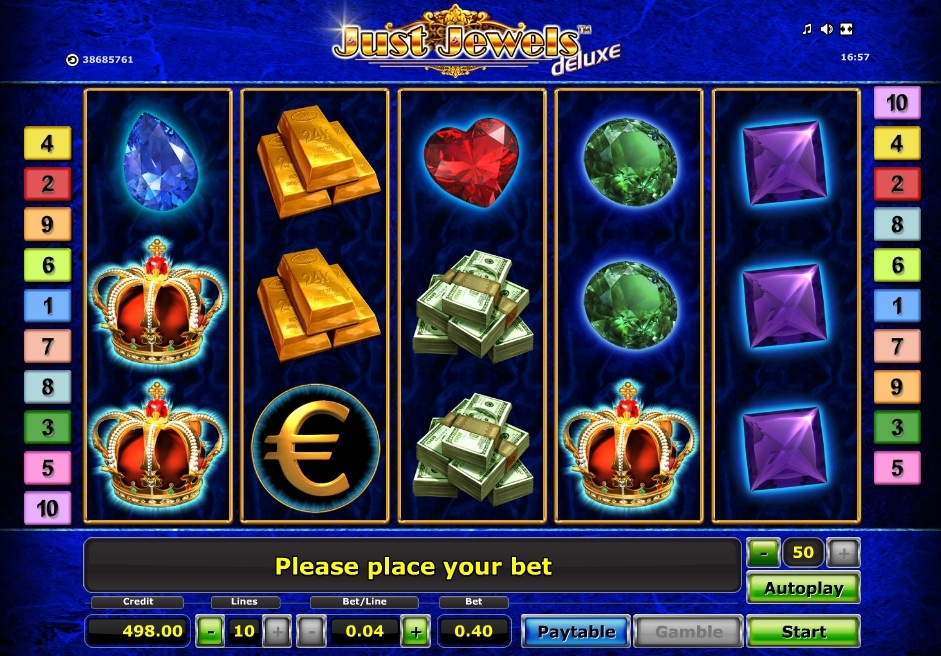This screenshot has width=941, height=656.
Task: Toggle the speaker sound icon
Action: pyautogui.click(x=826, y=29)
